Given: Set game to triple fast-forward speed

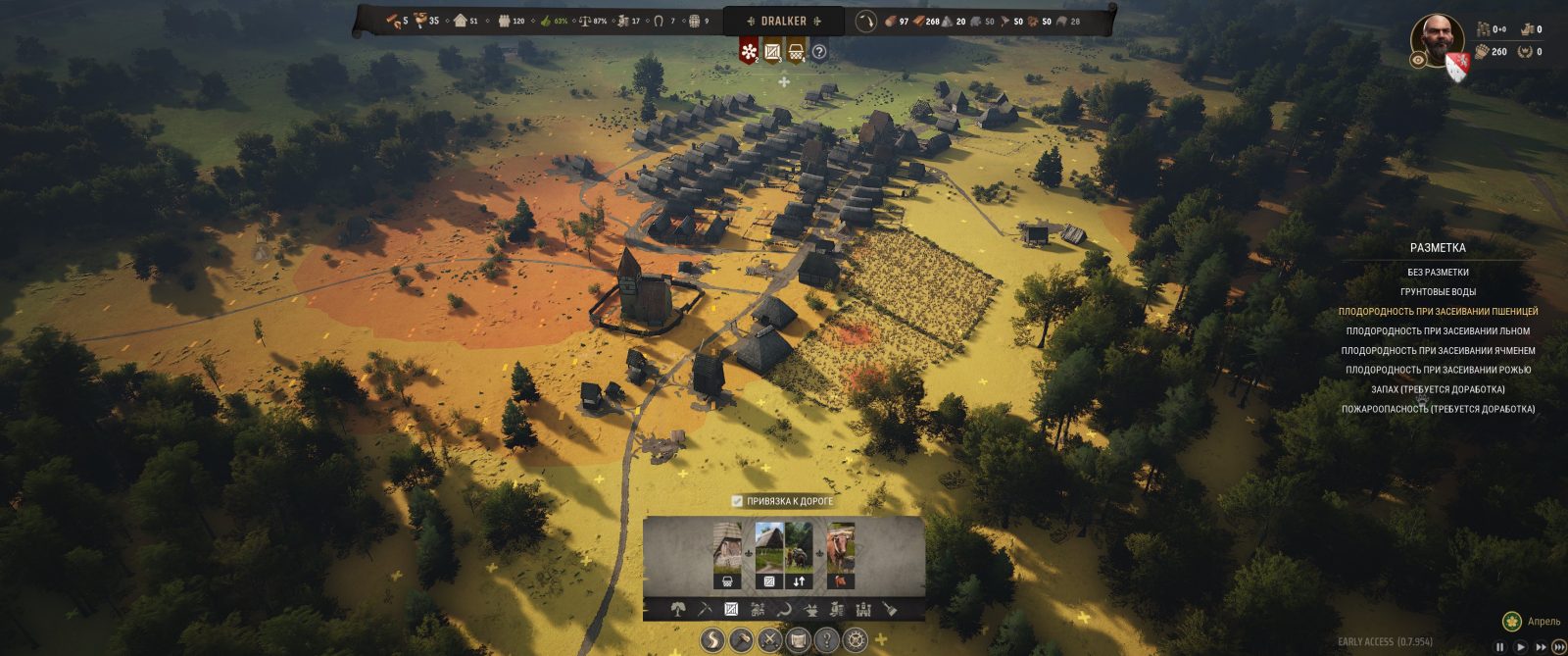Looking at the screenshot, I should click(x=1558, y=646).
